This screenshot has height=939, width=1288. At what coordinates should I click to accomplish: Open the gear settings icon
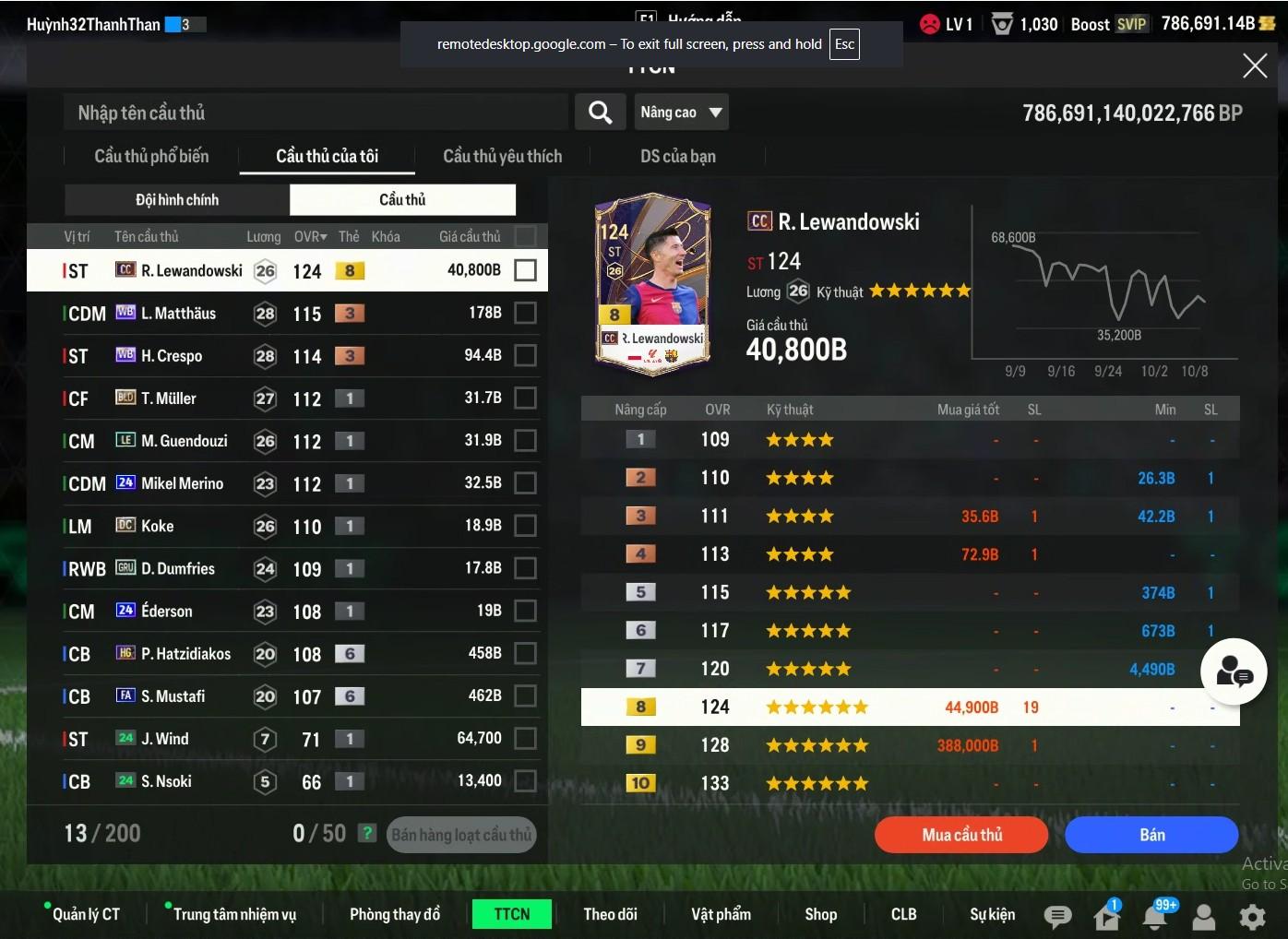pos(1252,916)
